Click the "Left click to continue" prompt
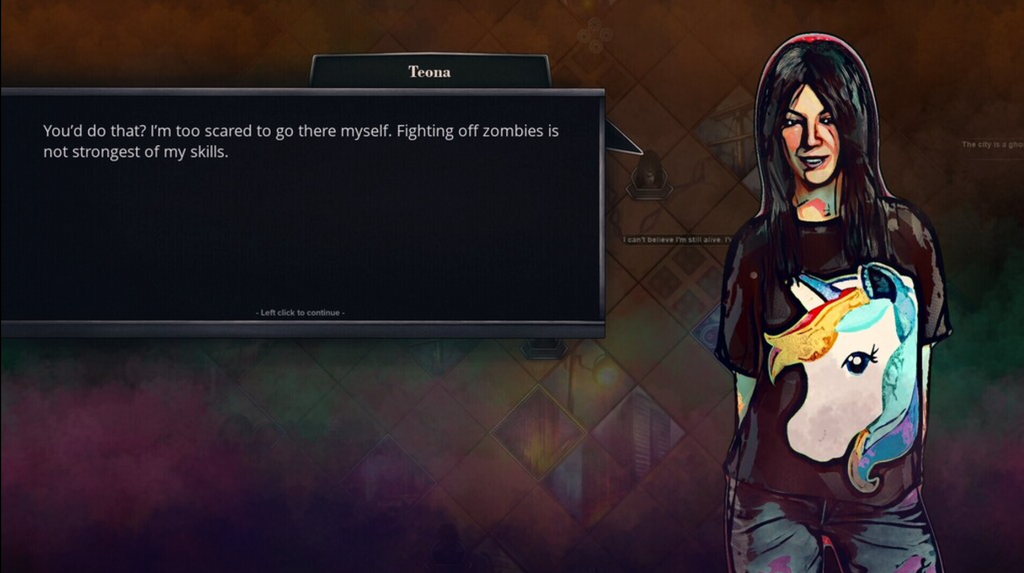Screen dimensions: 1024x573 [301, 313]
